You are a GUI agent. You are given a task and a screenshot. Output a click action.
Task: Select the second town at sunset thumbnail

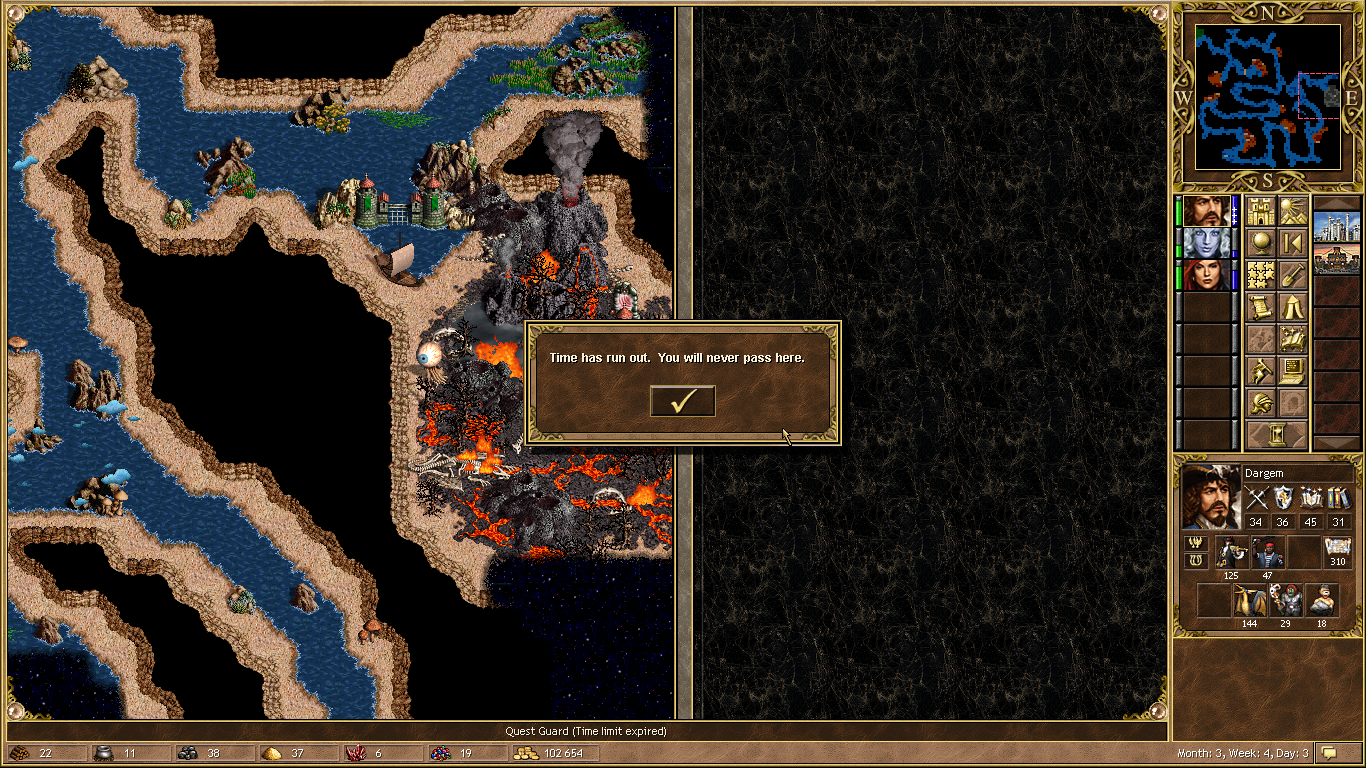click(x=1336, y=259)
